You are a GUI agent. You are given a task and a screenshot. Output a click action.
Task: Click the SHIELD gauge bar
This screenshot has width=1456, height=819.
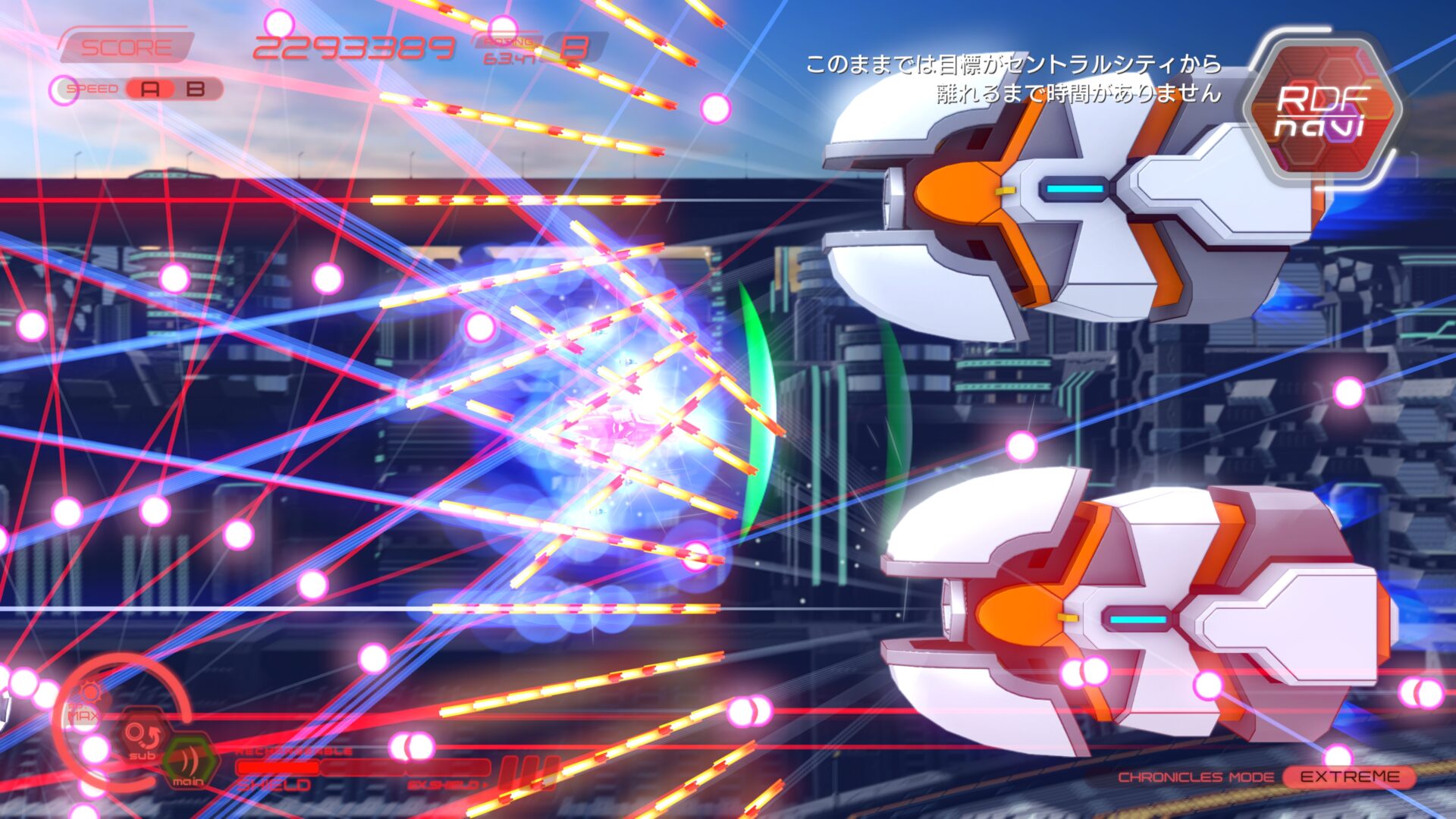click(279, 768)
